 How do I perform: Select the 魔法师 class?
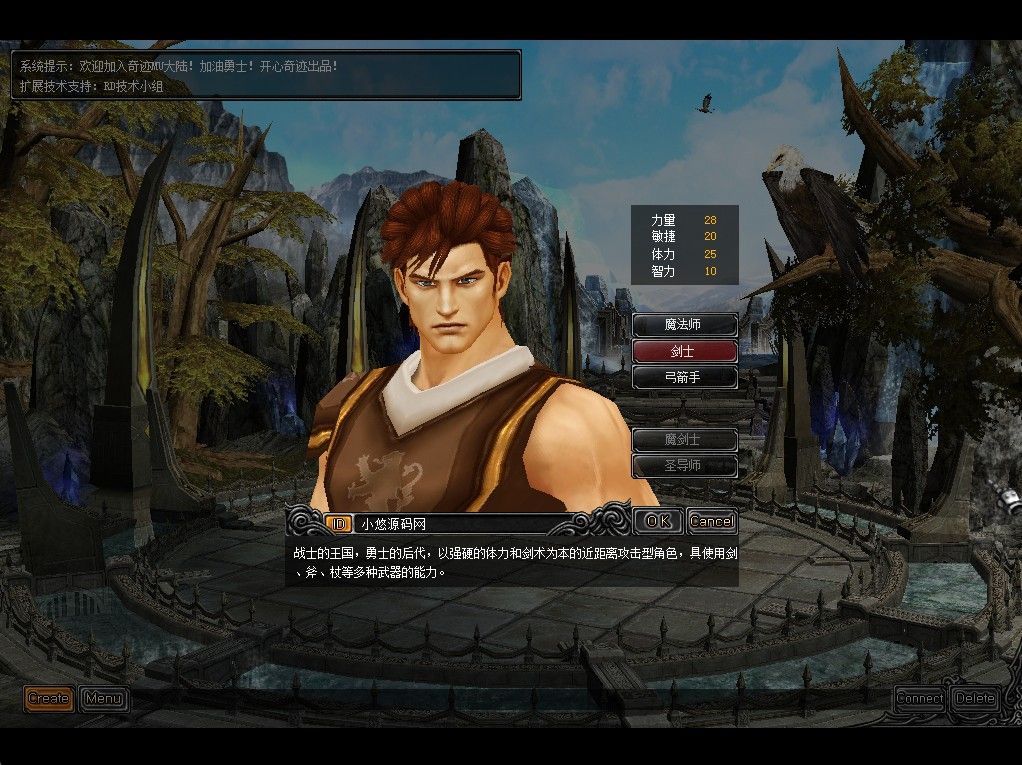(x=685, y=325)
